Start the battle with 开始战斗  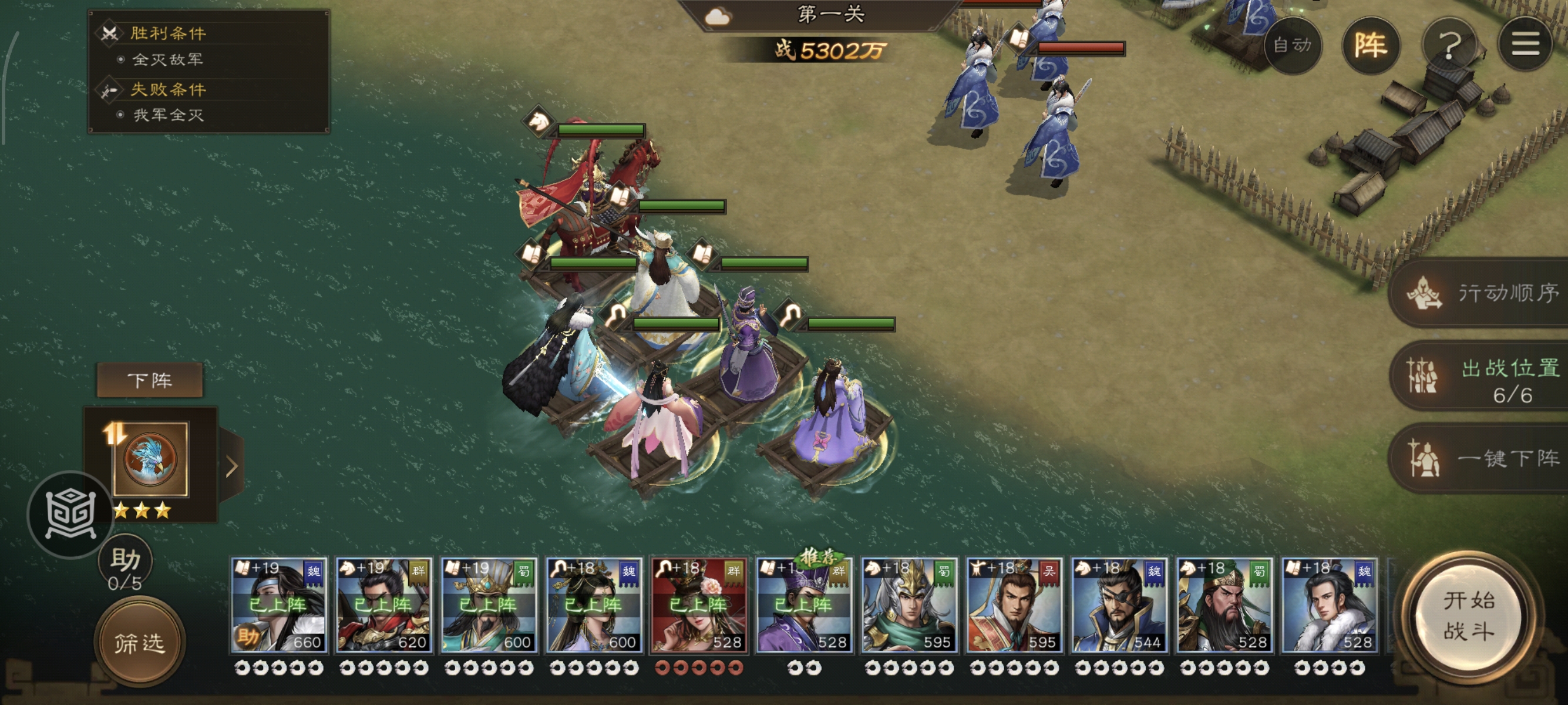pyautogui.click(x=1468, y=616)
